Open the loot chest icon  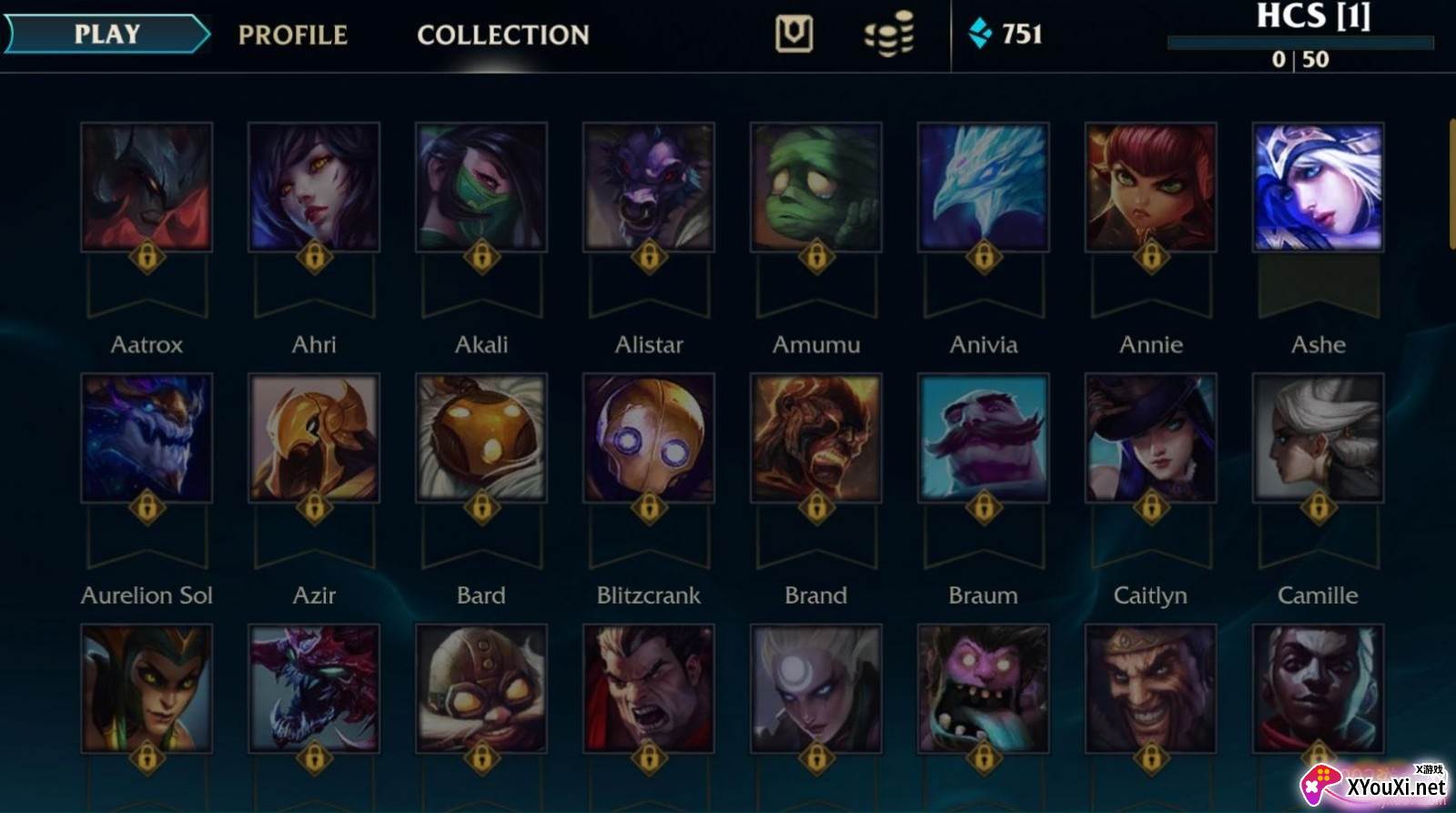tap(794, 35)
